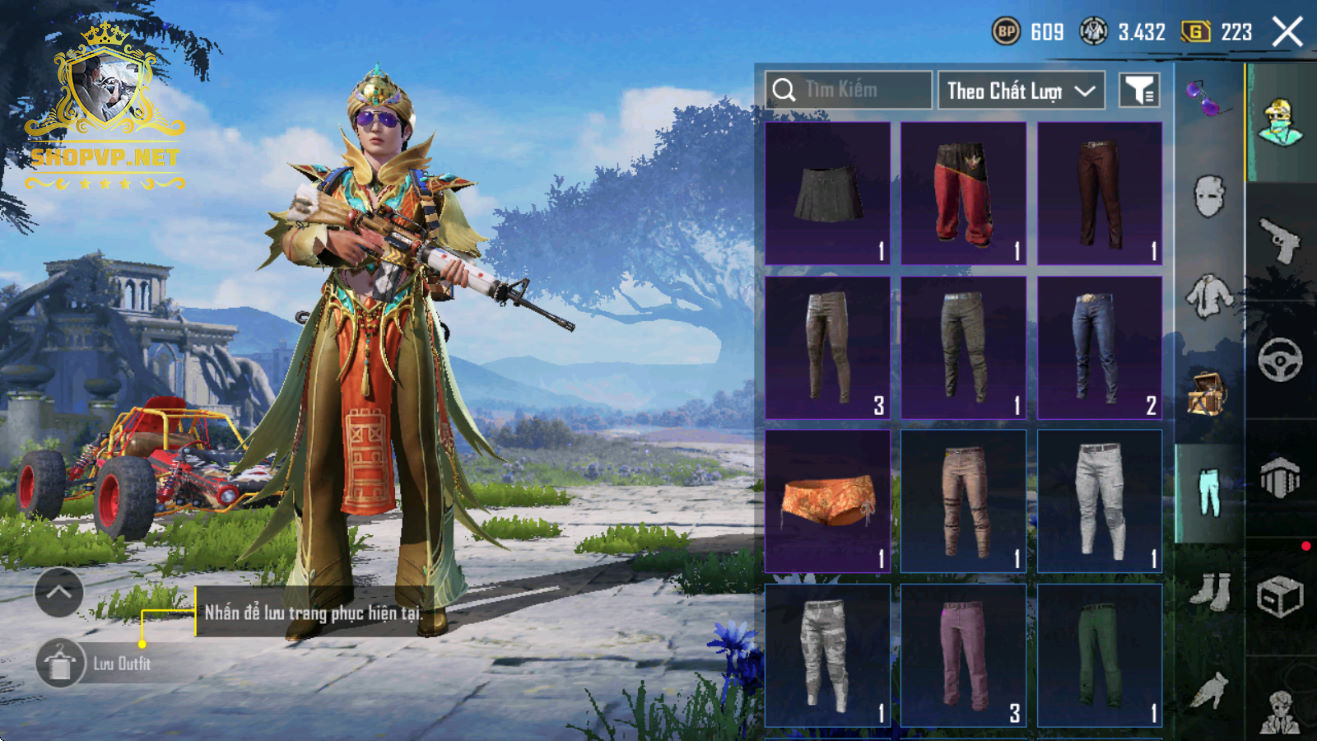This screenshot has height=741, width=1317.
Task: Open the pistol weapon skins tab
Action: 1280,241
